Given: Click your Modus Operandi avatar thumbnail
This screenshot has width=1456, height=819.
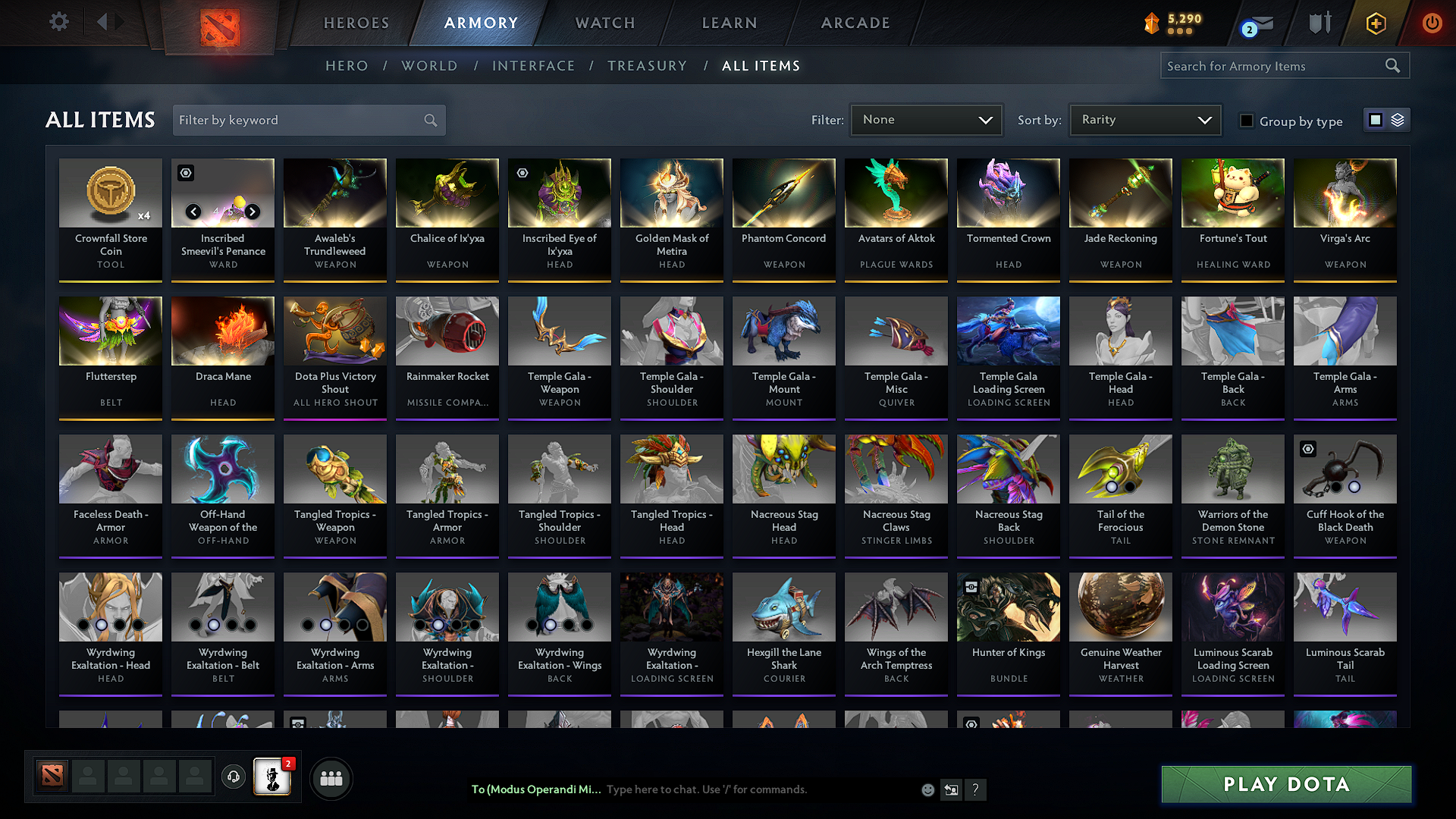Looking at the screenshot, I should click(x=273, y=777).
